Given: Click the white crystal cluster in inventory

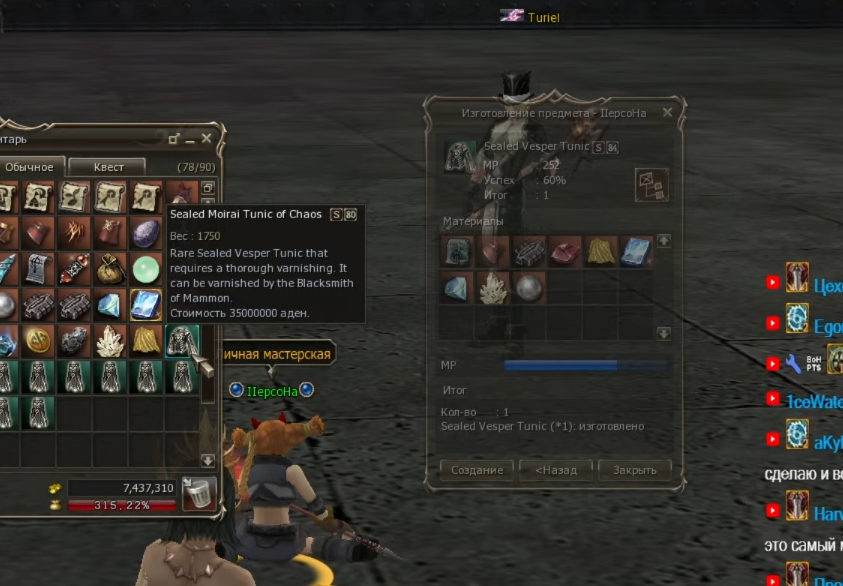Looking at the screenshot, I should point(109,341).
